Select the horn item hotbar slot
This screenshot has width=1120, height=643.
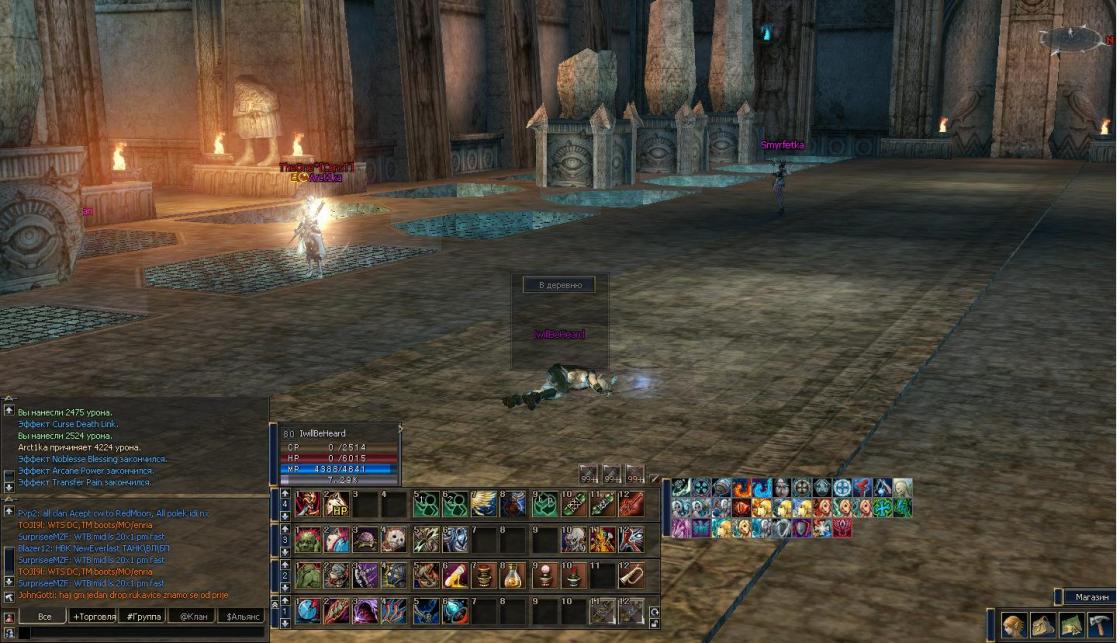click(632, 575)
